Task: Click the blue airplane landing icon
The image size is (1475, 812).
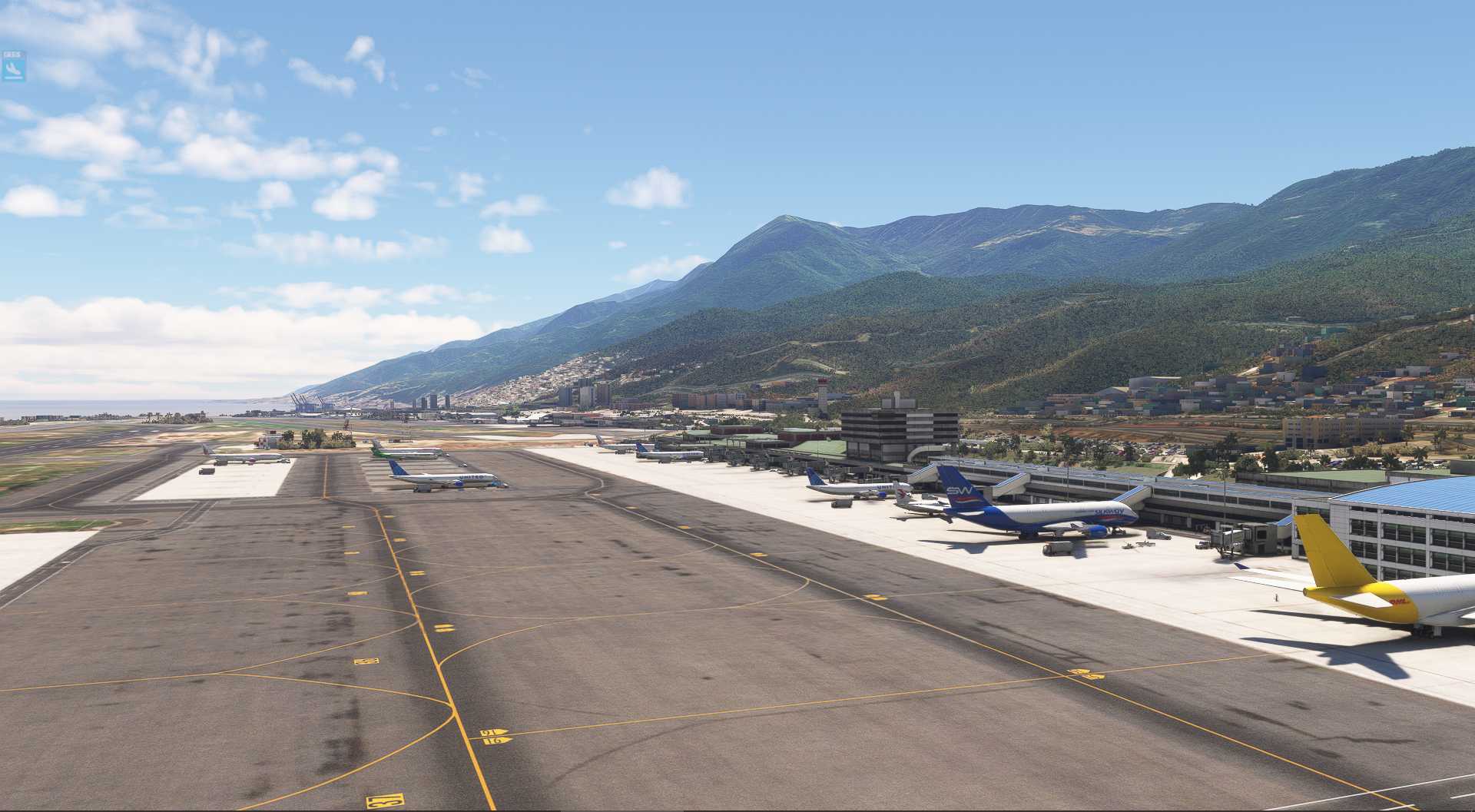Action: point(13,69)
